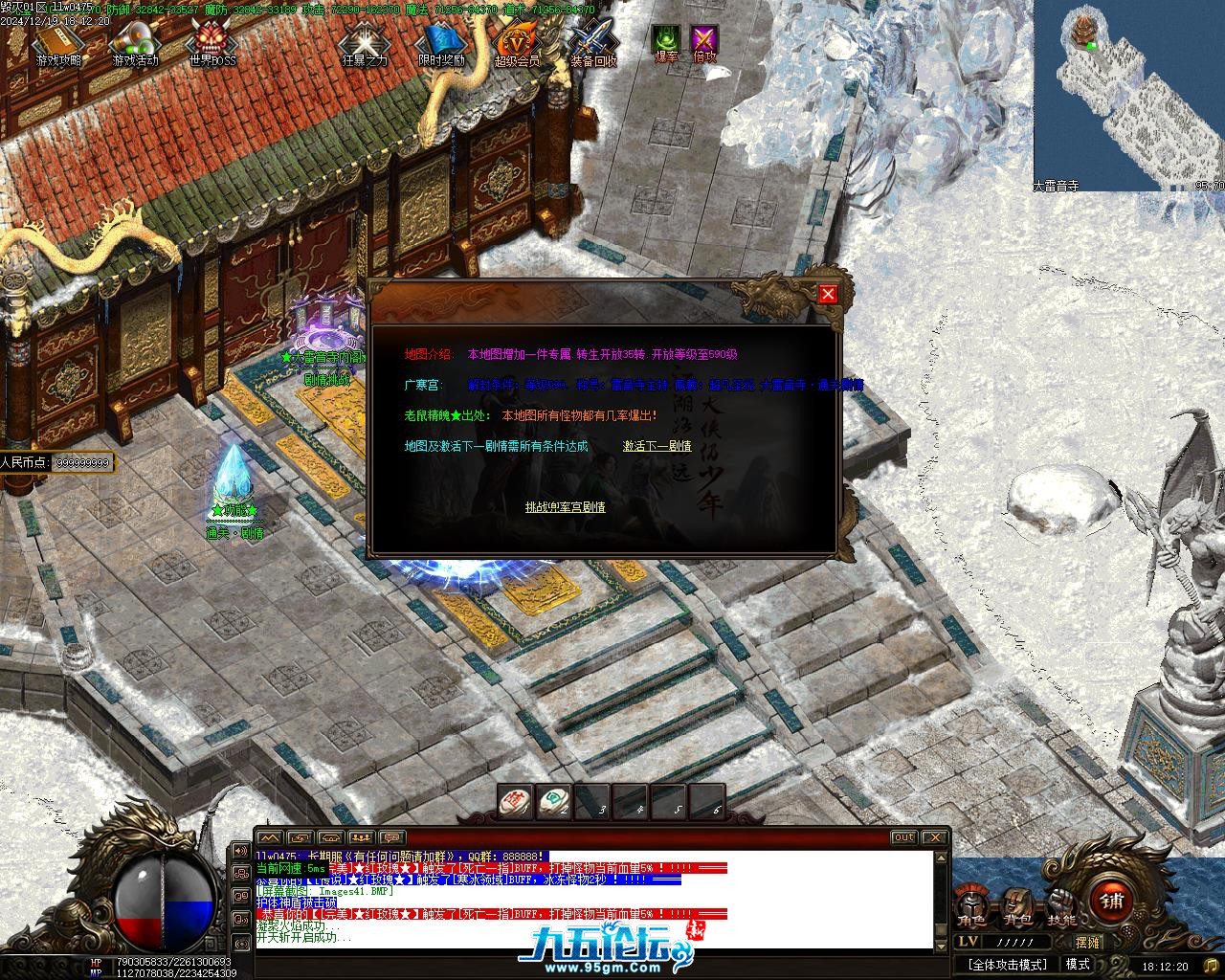Screen dimensions: 1225x980
Task: Show the 世界BOSS demon mask menu
Action: pos(212,41)
